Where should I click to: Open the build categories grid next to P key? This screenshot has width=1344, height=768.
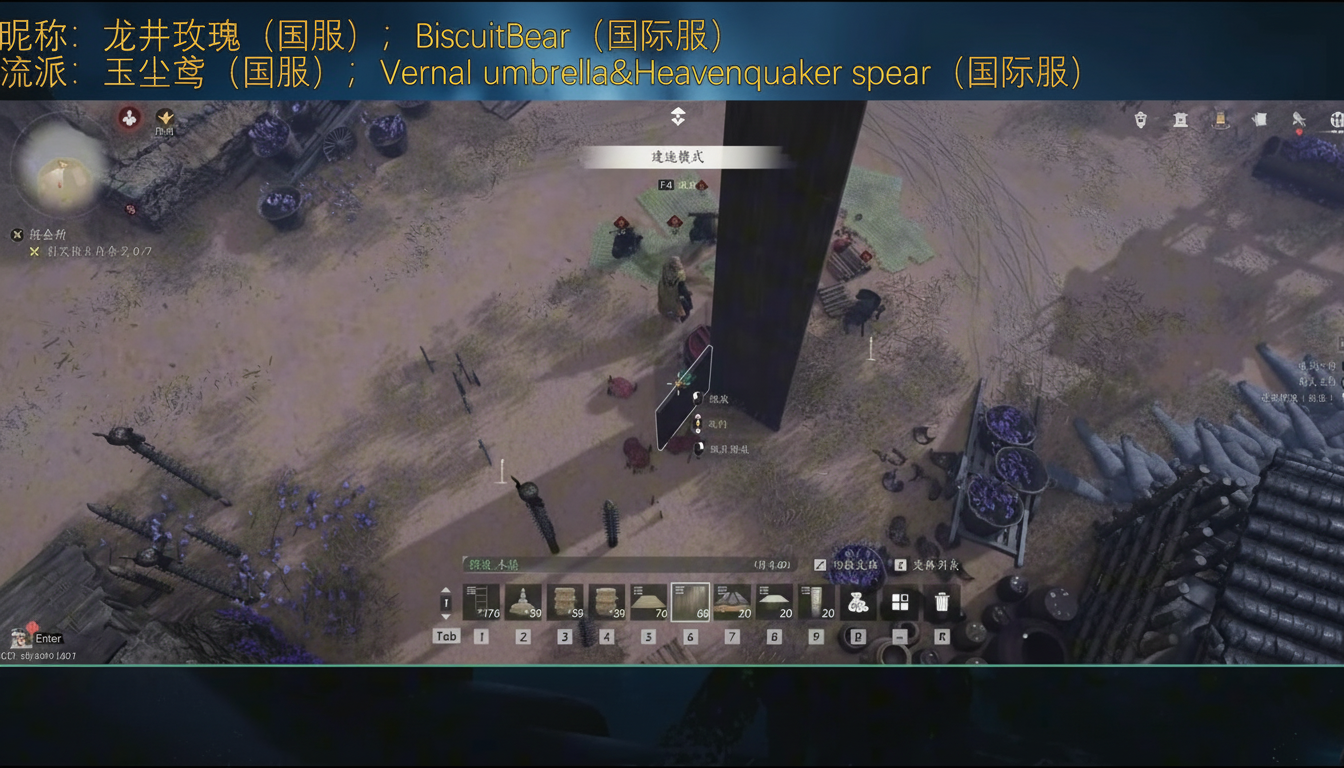click(x=898, y=600)
